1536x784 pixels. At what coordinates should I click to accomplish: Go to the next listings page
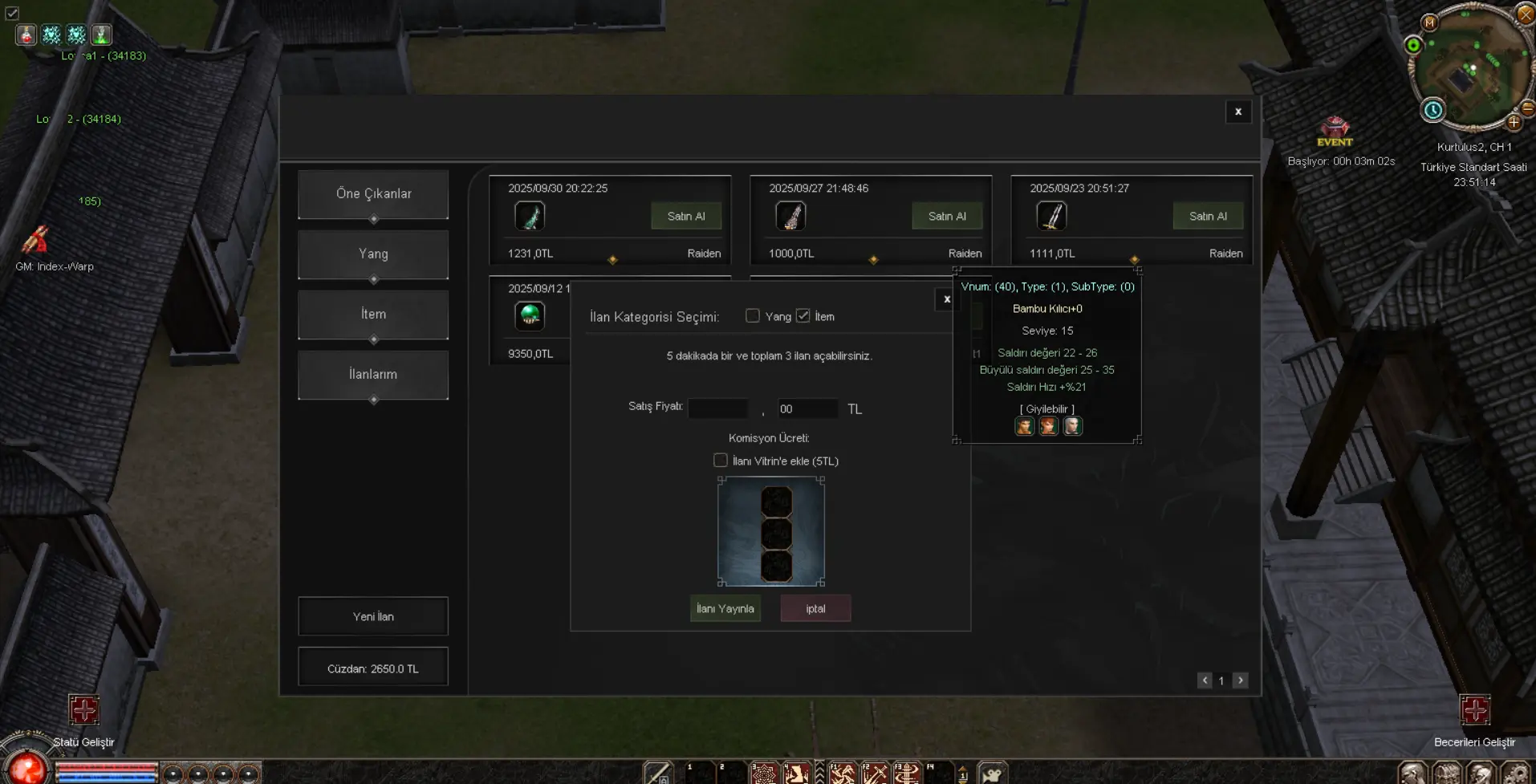[1241, 680]
